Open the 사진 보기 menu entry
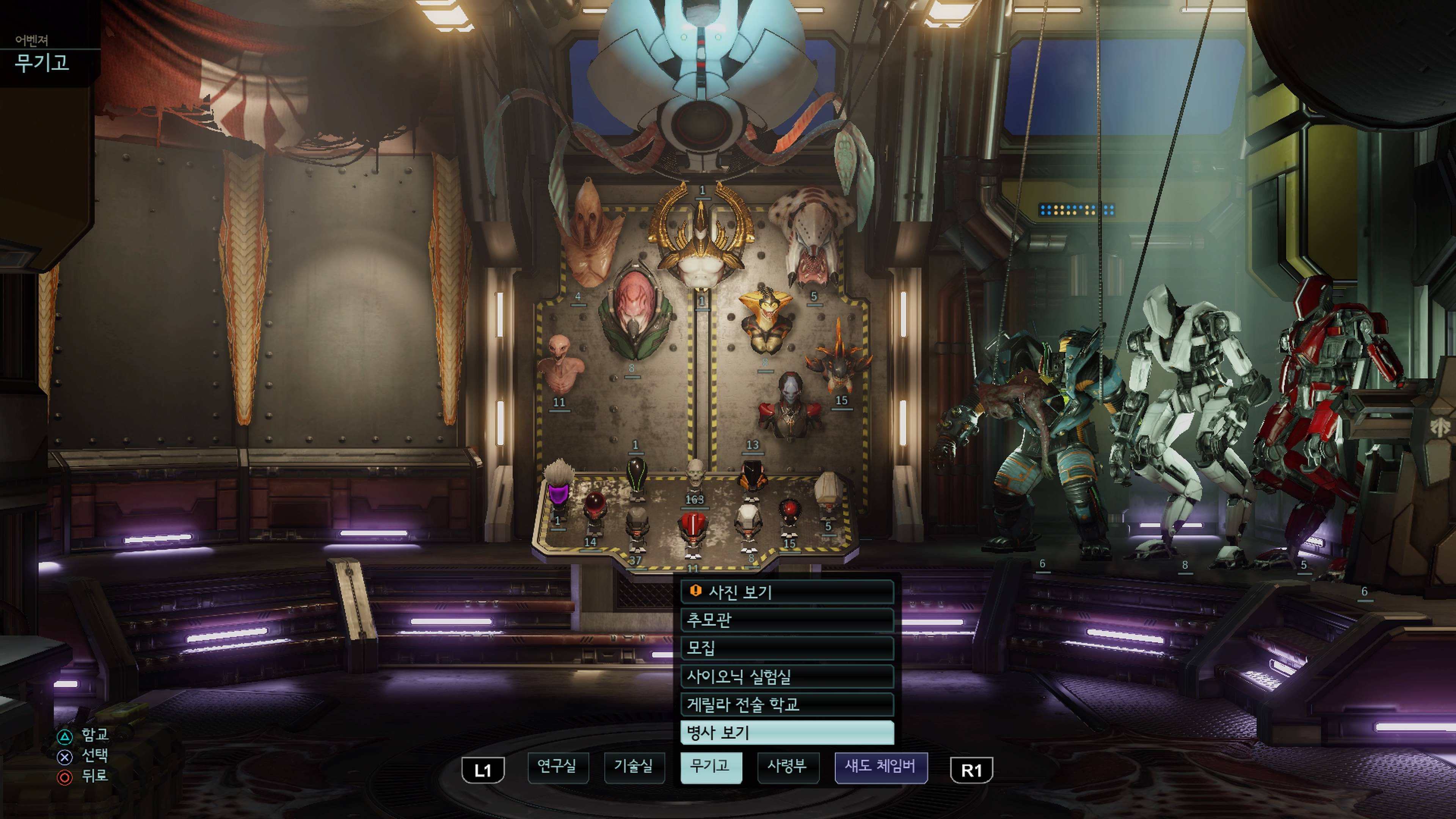 tap(787, 592)
